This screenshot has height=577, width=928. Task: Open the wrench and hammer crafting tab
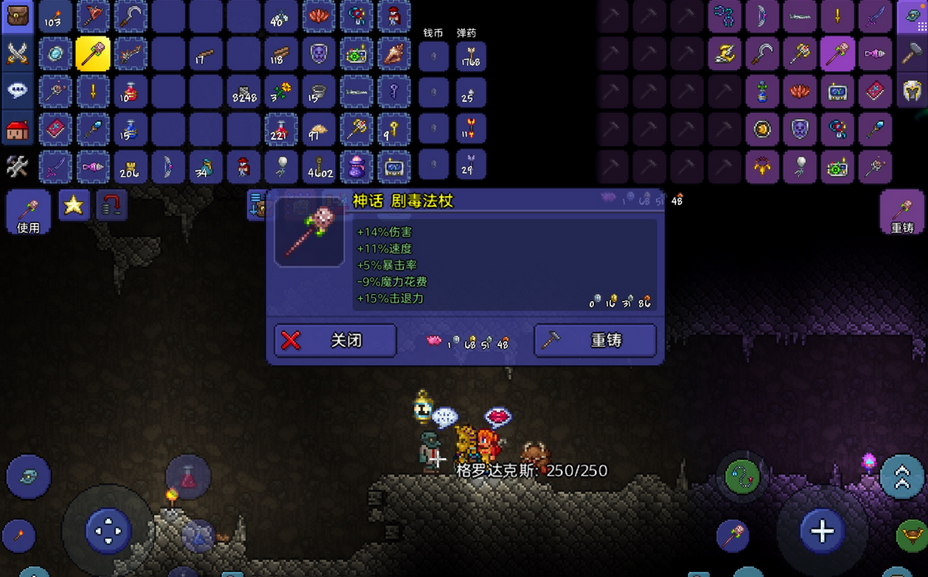[18, 165]
